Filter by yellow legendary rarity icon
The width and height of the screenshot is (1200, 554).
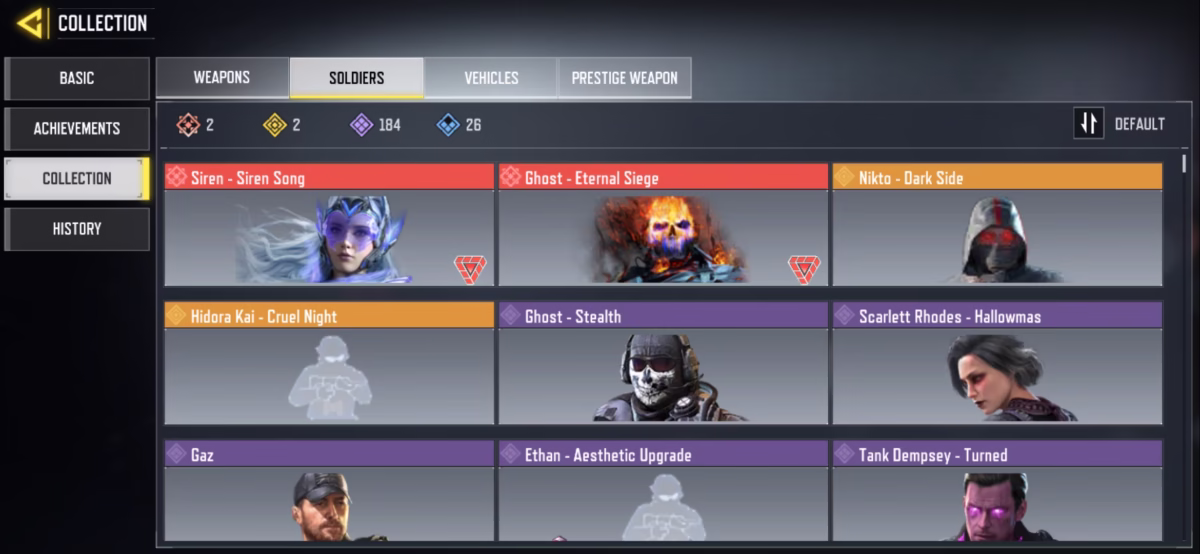275,125
